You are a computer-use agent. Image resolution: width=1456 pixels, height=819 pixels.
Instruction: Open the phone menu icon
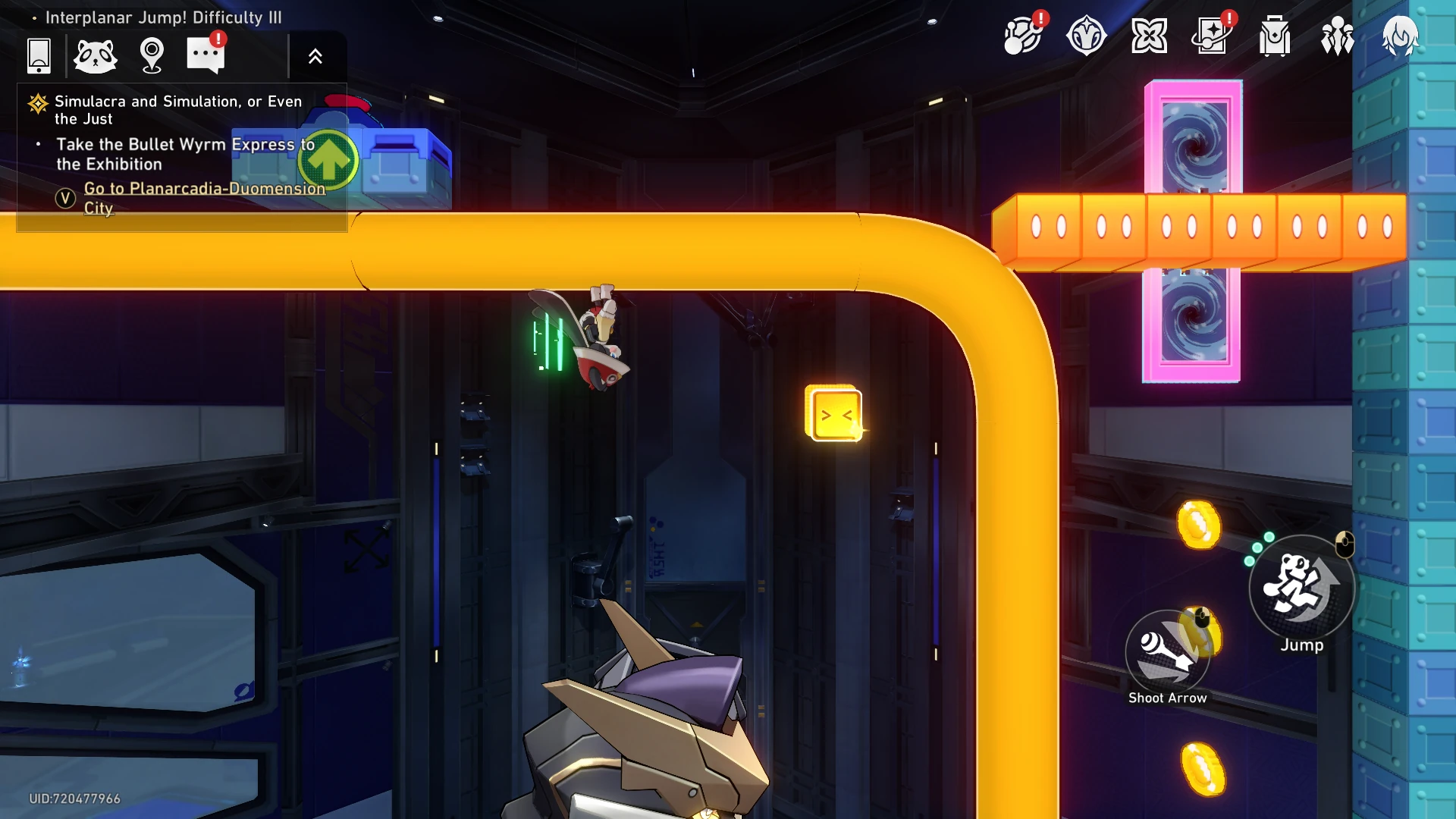click(x=39, y=55)
